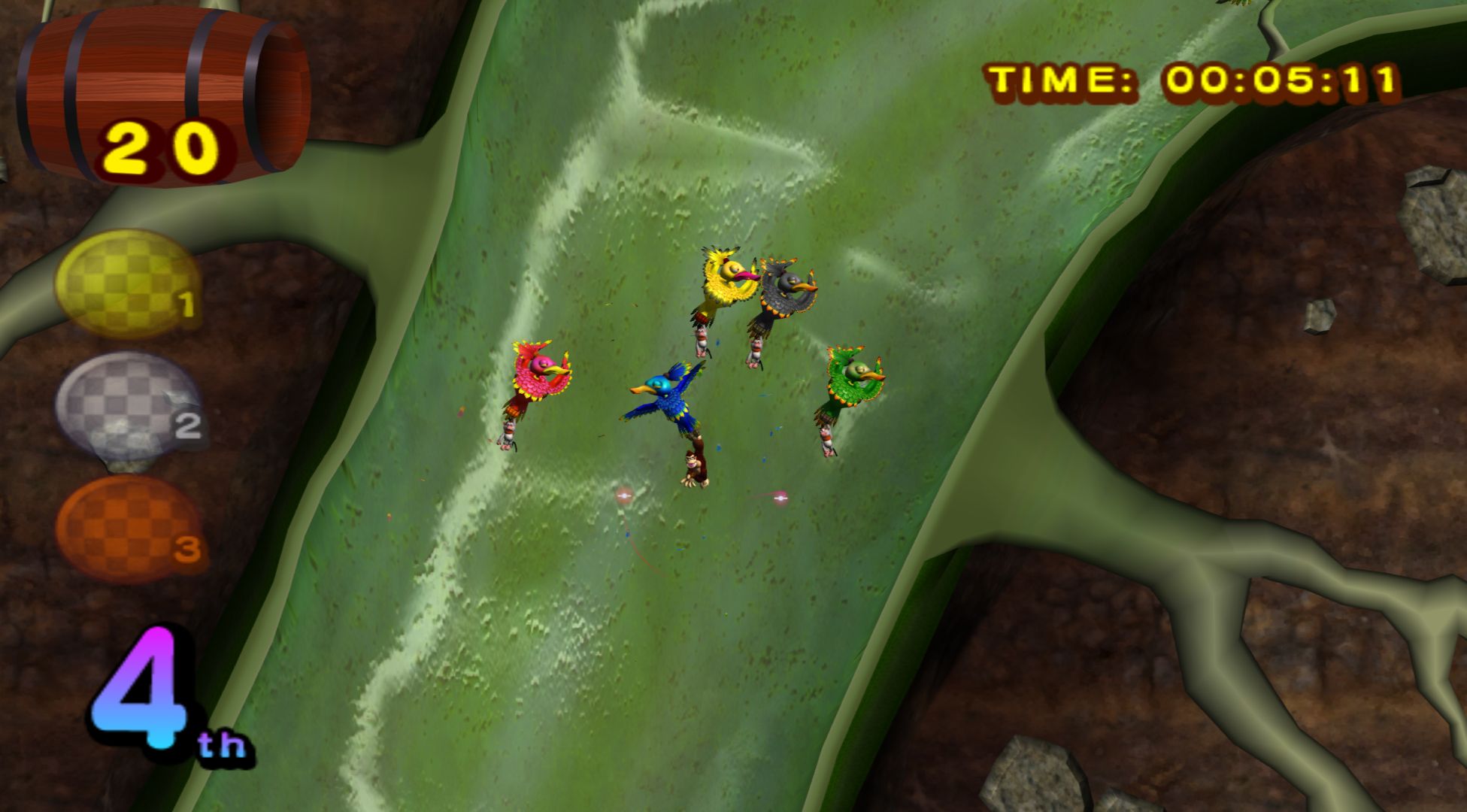Select the yellow balloon item slot 1
The height and width of the screenshot is (812, 1467).
pyautogui.click(x=128, y=283)
